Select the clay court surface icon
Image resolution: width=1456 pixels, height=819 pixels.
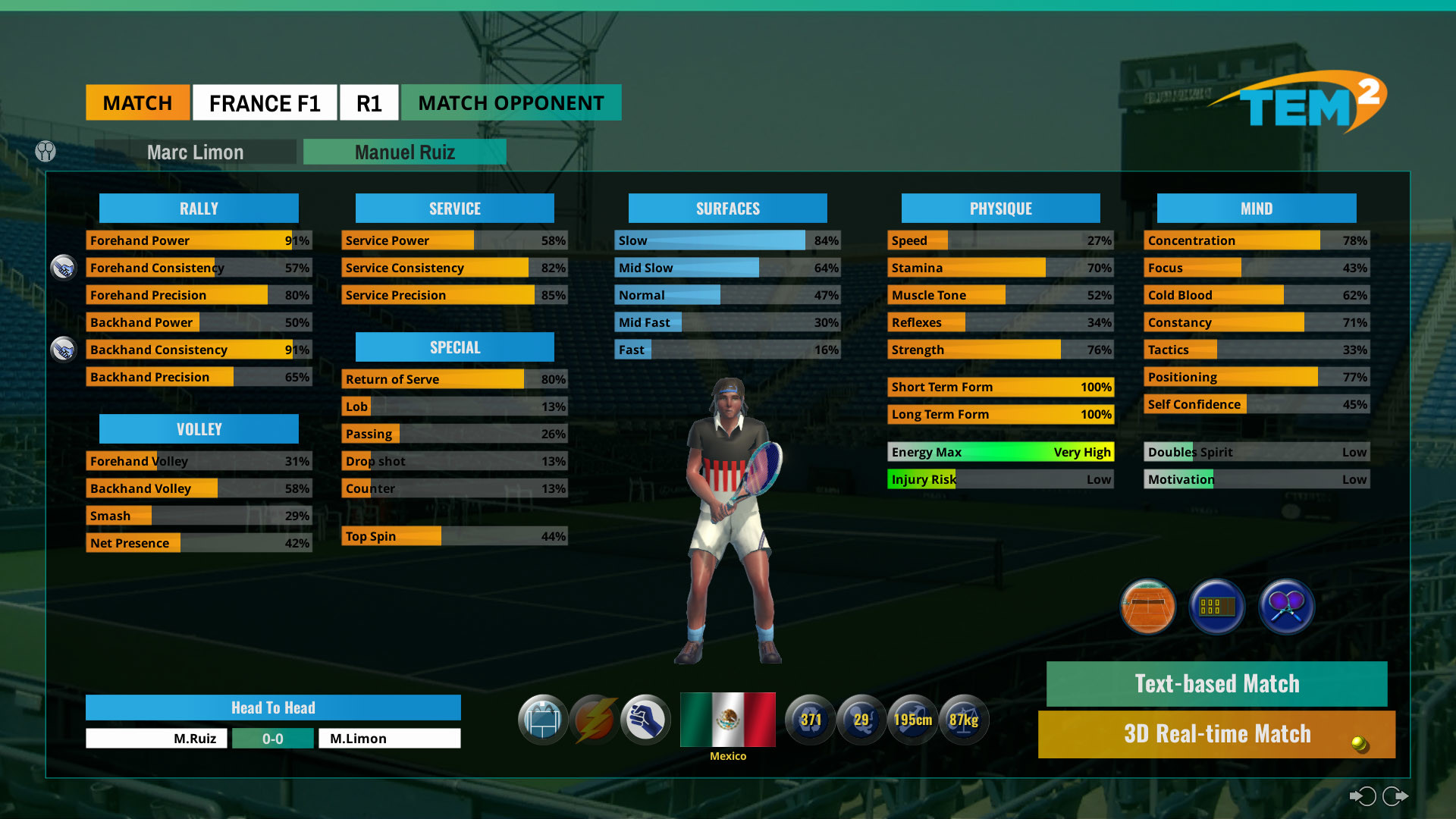(x=1147, y=607)
